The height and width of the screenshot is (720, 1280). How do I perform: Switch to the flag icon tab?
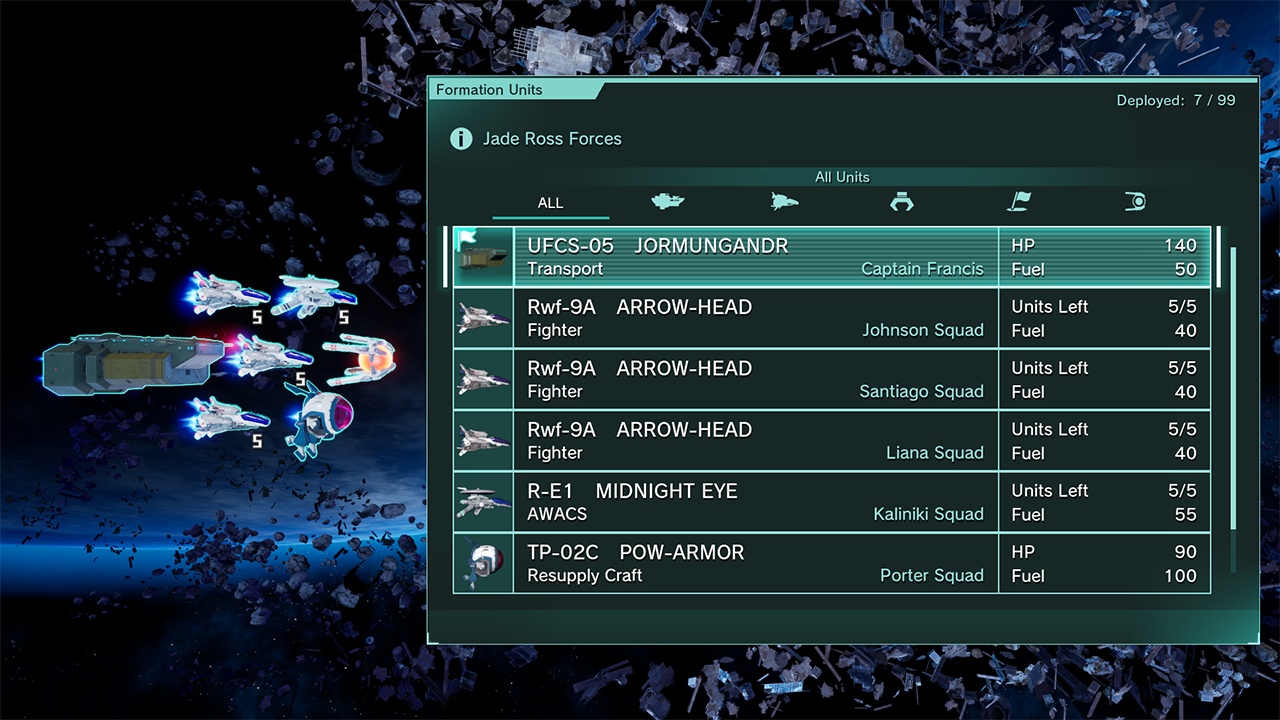pos(1018,202)
